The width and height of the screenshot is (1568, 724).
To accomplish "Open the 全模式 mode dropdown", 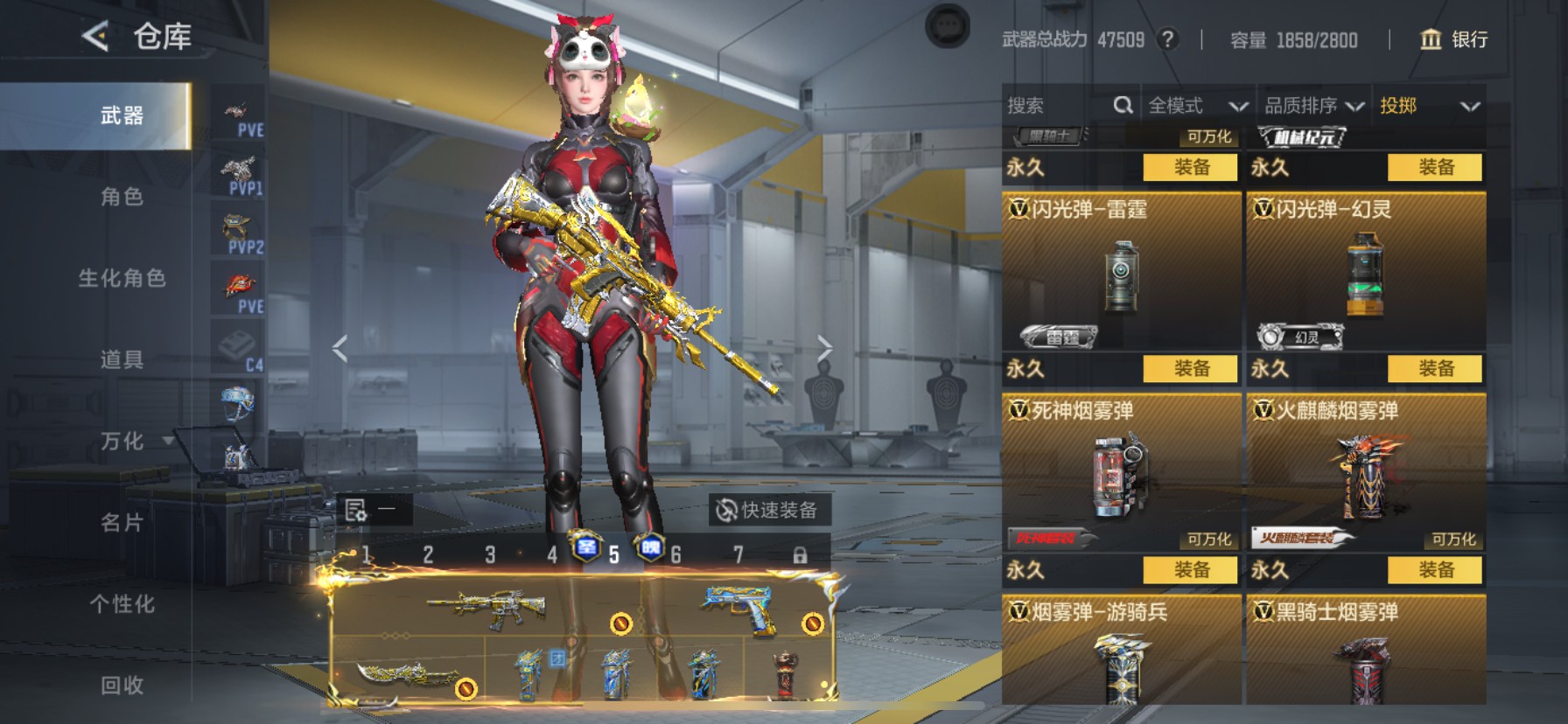I will pyautogui.click(x=1197, y=106).
